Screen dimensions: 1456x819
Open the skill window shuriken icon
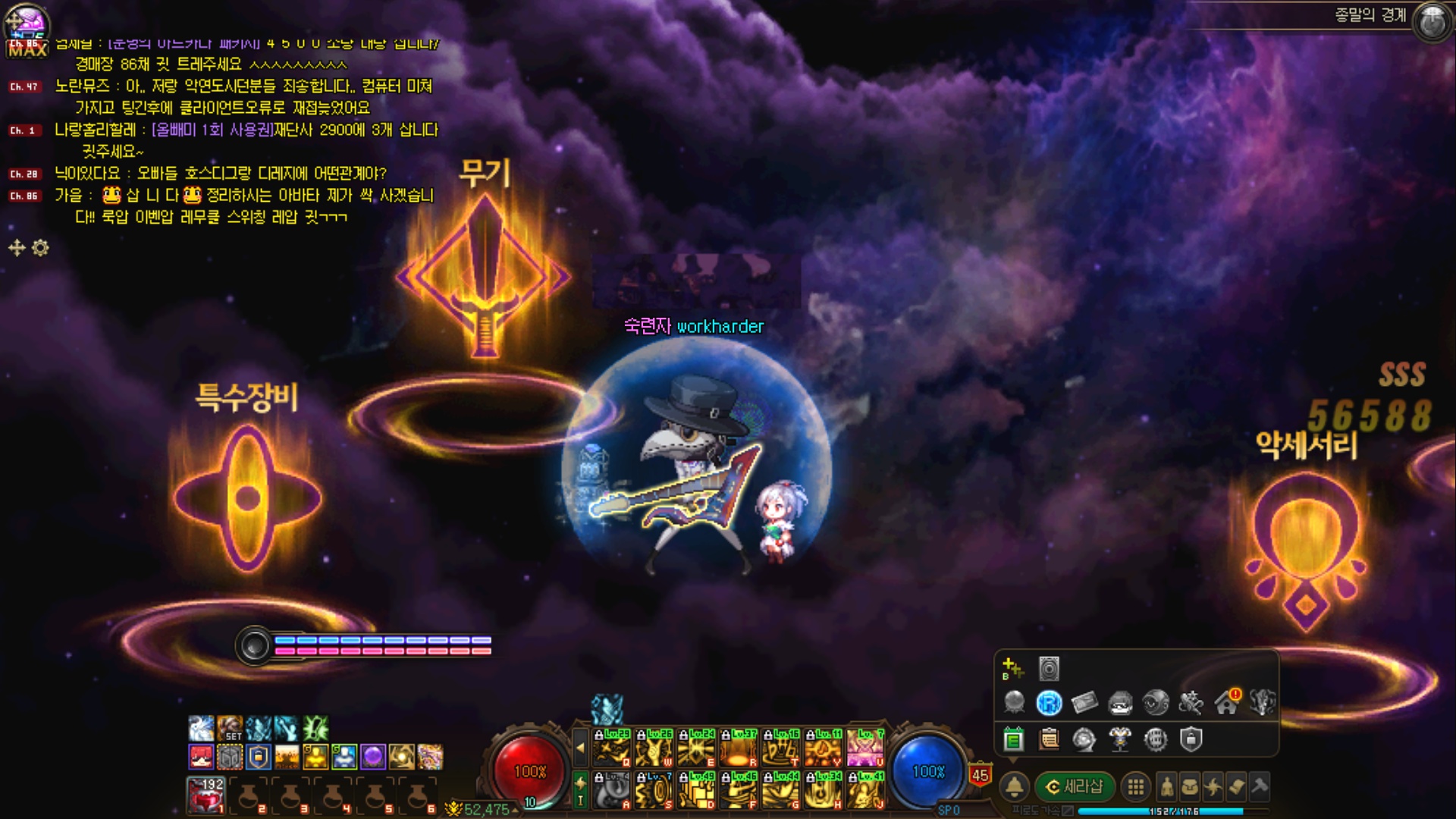pos(1213,787)
